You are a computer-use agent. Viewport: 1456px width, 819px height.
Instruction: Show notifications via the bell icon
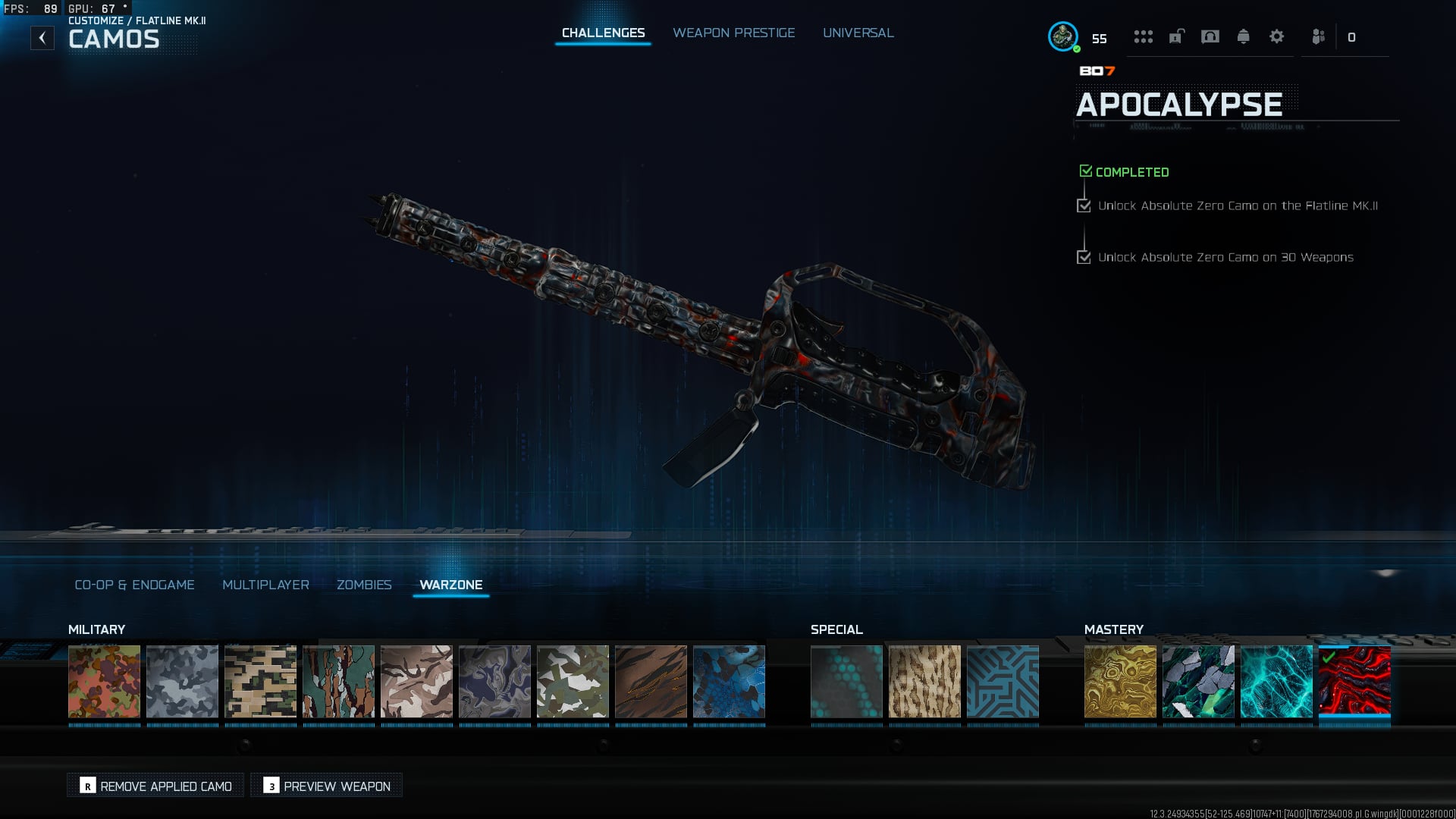[1243, 36]
